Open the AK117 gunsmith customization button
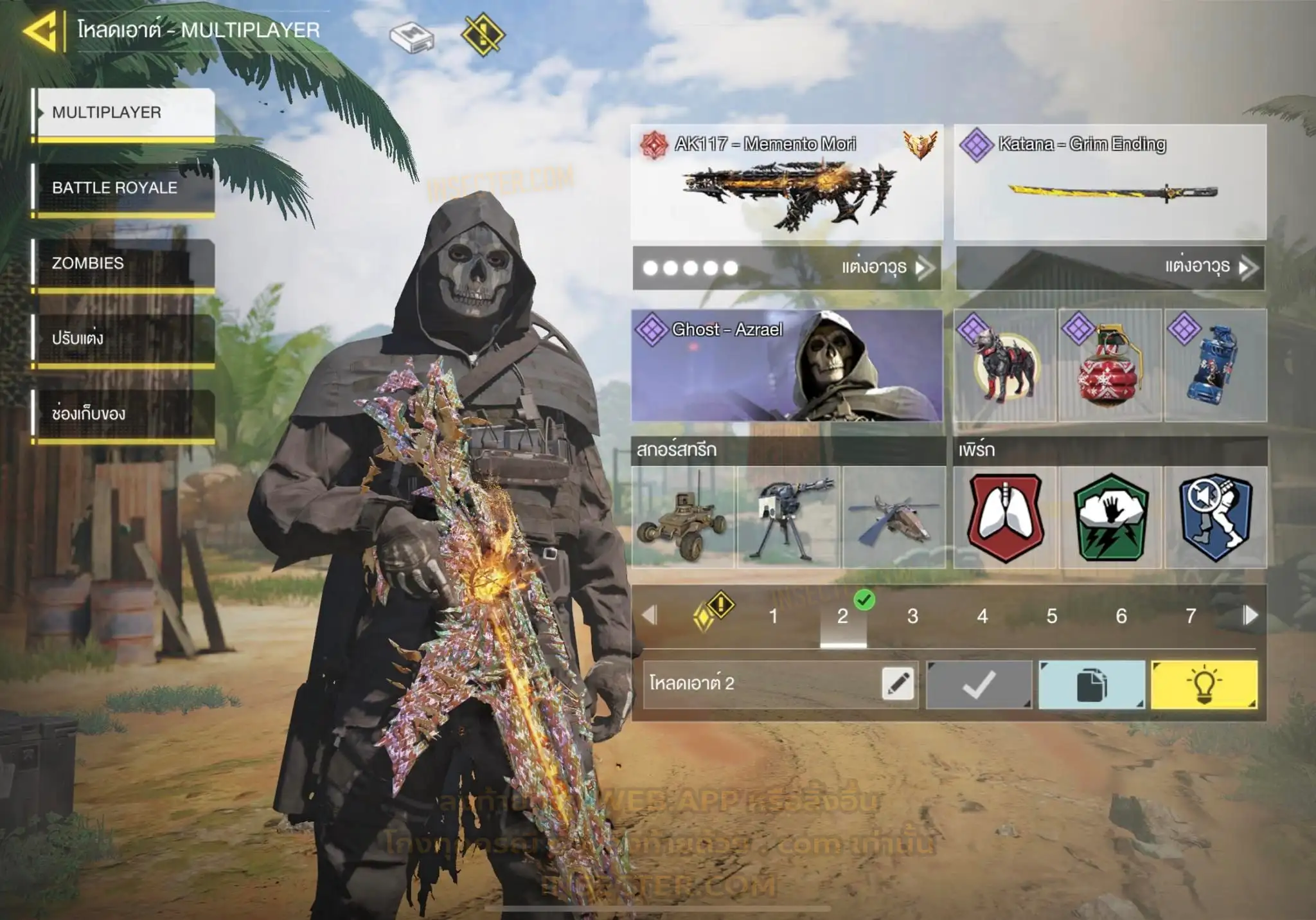This screenshot has width=1316, height=920. click(787, 267)
